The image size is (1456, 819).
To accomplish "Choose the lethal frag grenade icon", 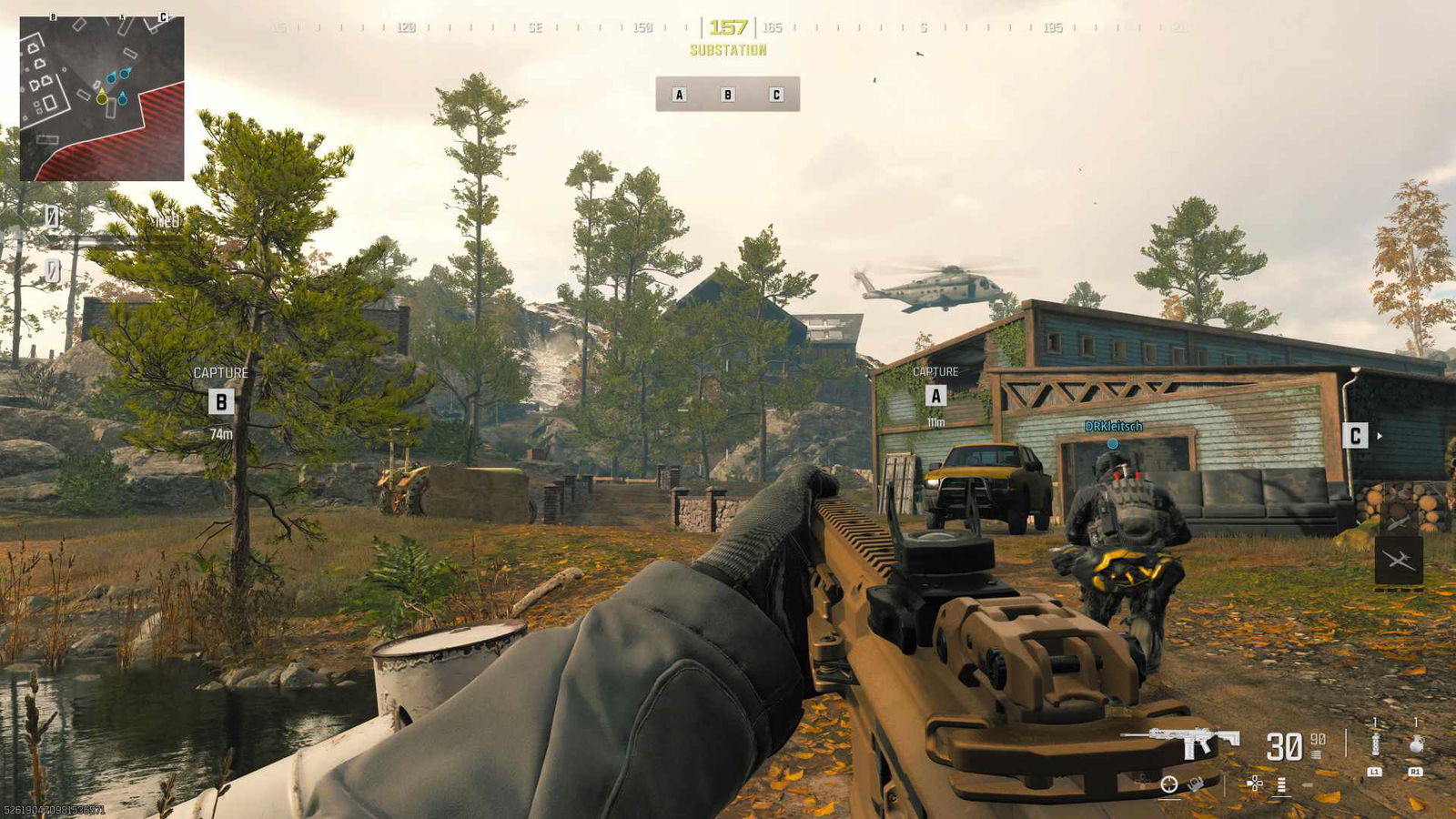I will click(1416, 743).
